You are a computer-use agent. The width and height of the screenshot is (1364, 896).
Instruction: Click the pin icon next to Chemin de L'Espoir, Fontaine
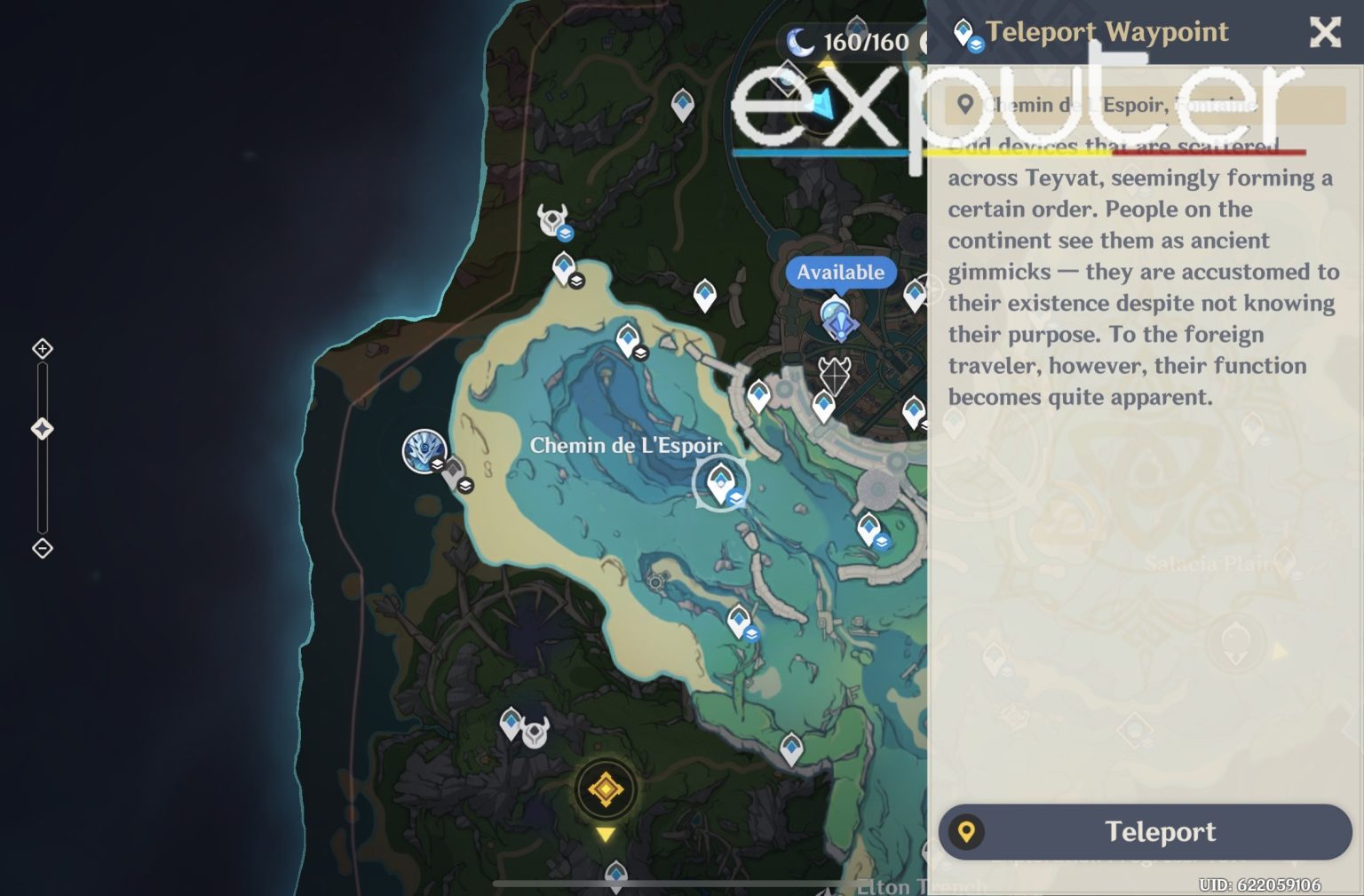[966, 104]
